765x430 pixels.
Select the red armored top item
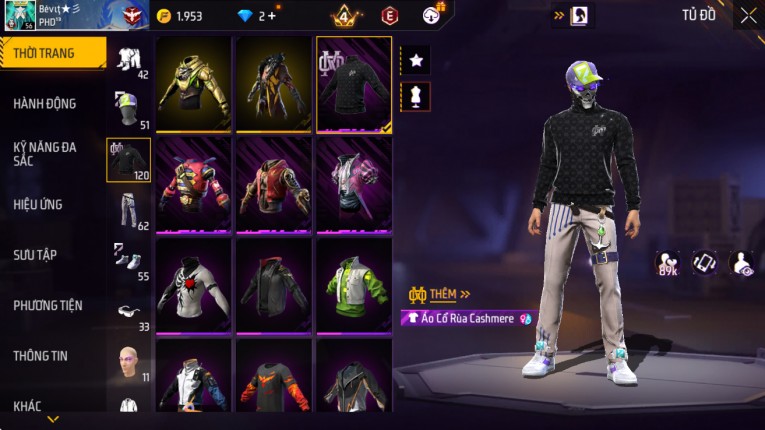pyautogui.click(x=194, y=184)
